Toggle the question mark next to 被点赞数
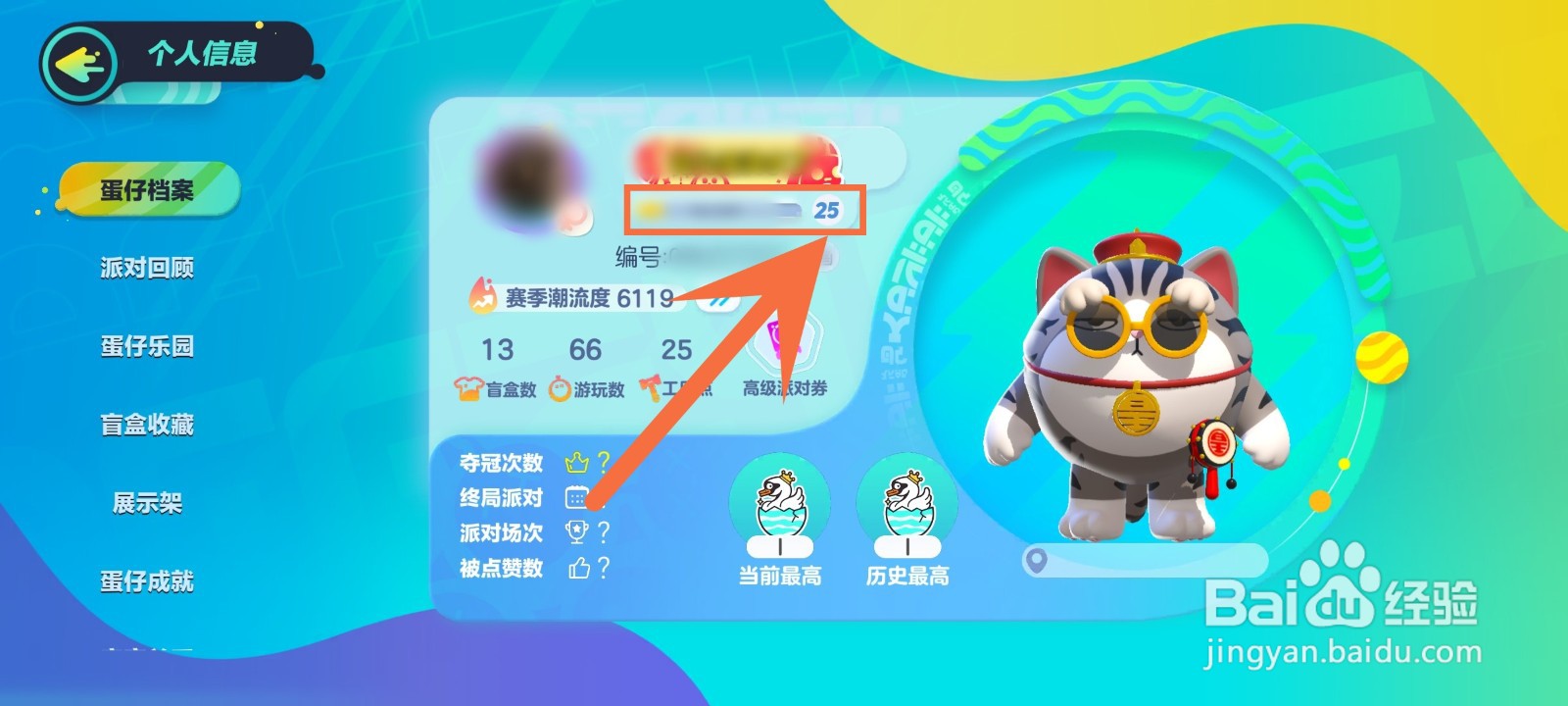Viewport: 1568px width, 706px height. (603, 568)
